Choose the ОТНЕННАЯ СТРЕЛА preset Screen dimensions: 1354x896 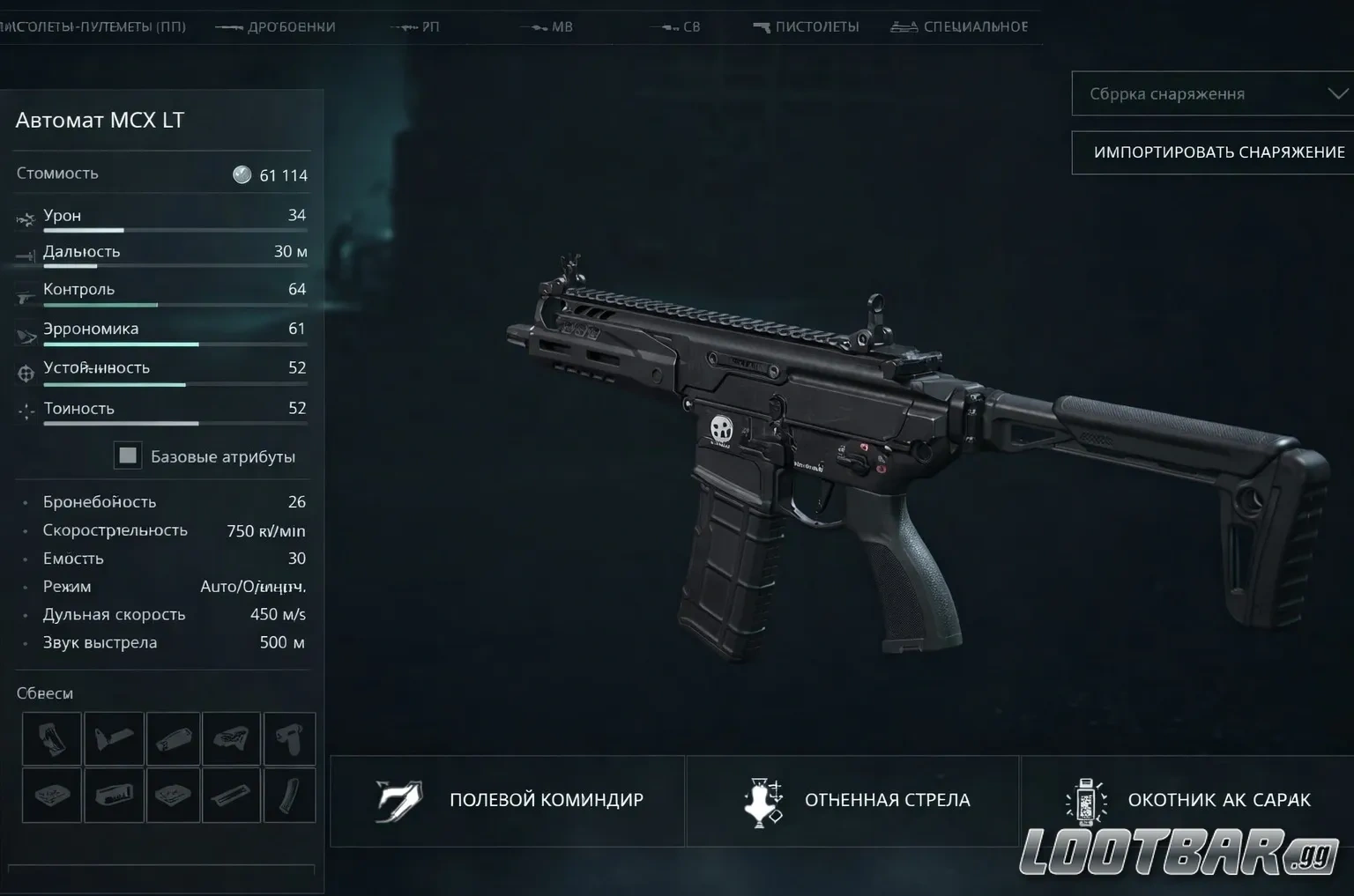click(853, 800)
